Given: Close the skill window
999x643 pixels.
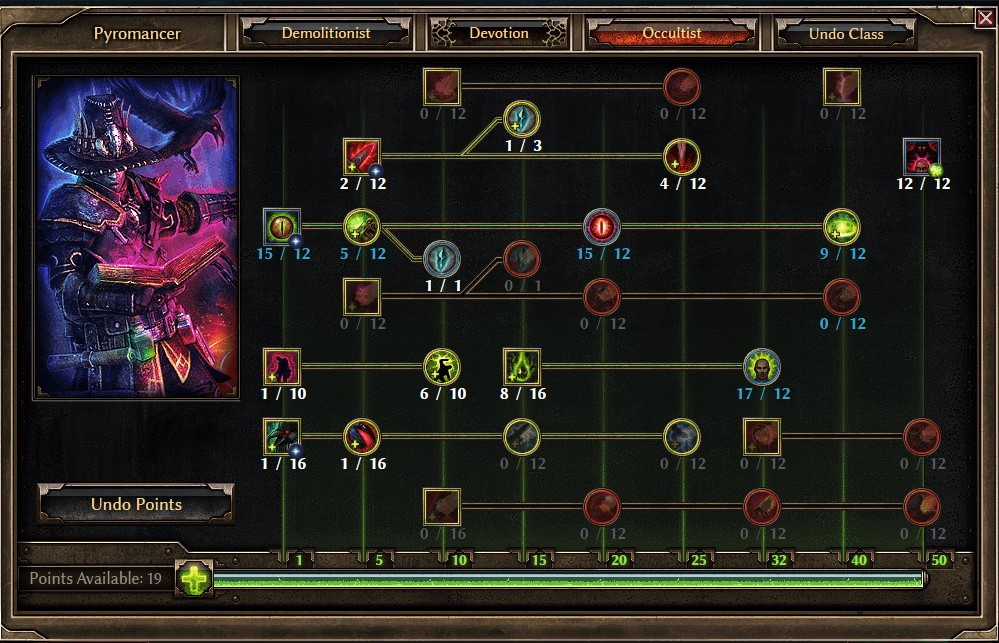Looking at the screenshot, I should pos(986,16).
